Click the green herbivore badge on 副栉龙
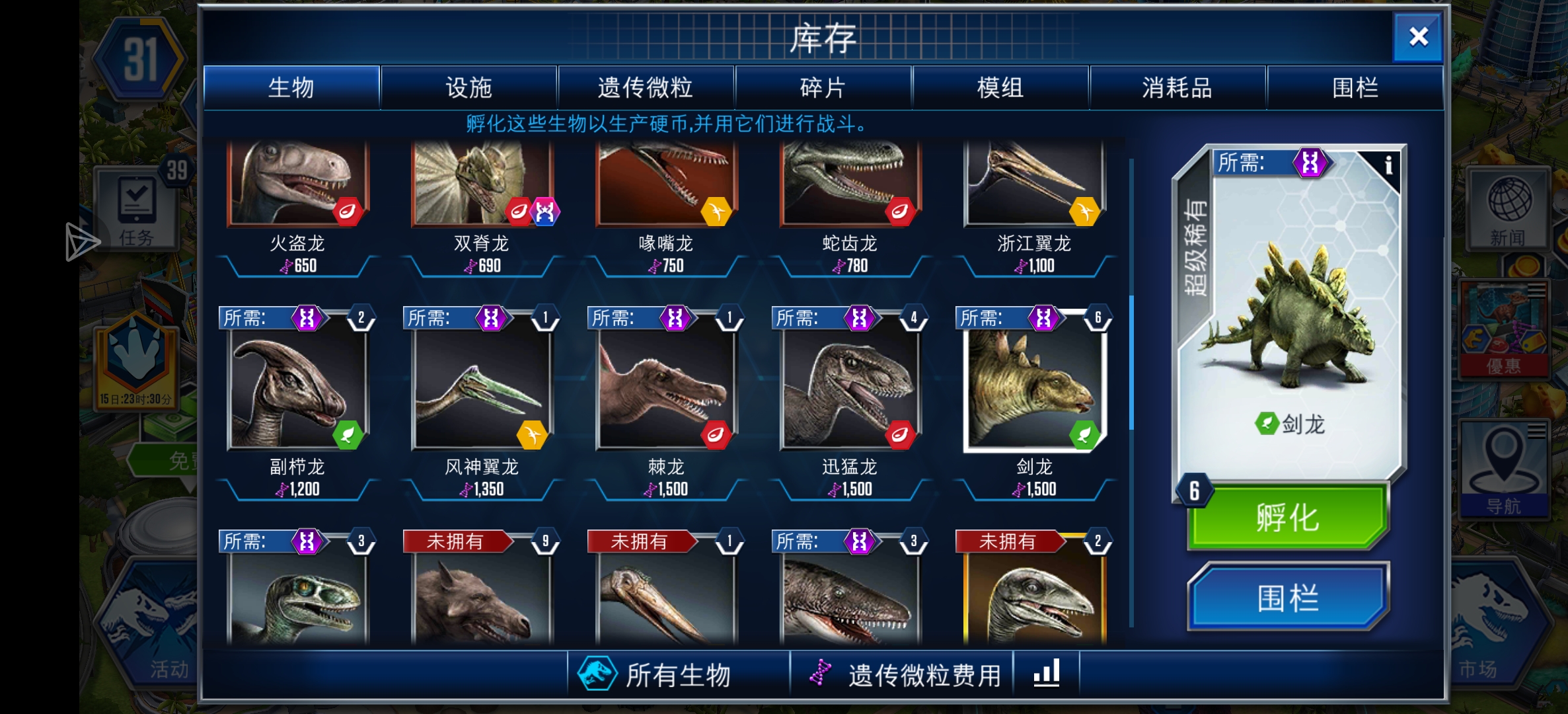This screenshot has height=714, width=1568. (x=347, y=436)
